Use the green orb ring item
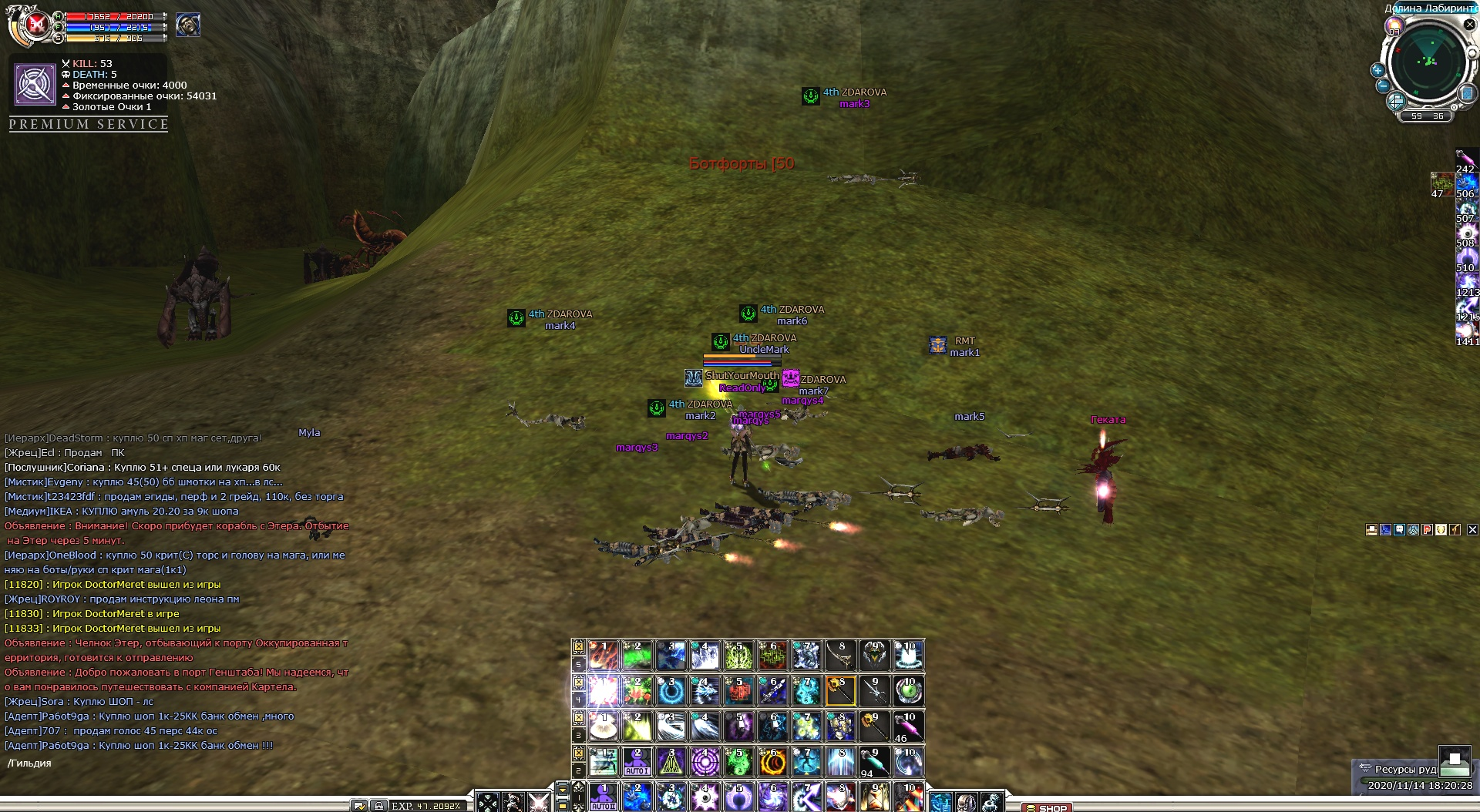The image size is (1480, 812). tap(908, 690)
